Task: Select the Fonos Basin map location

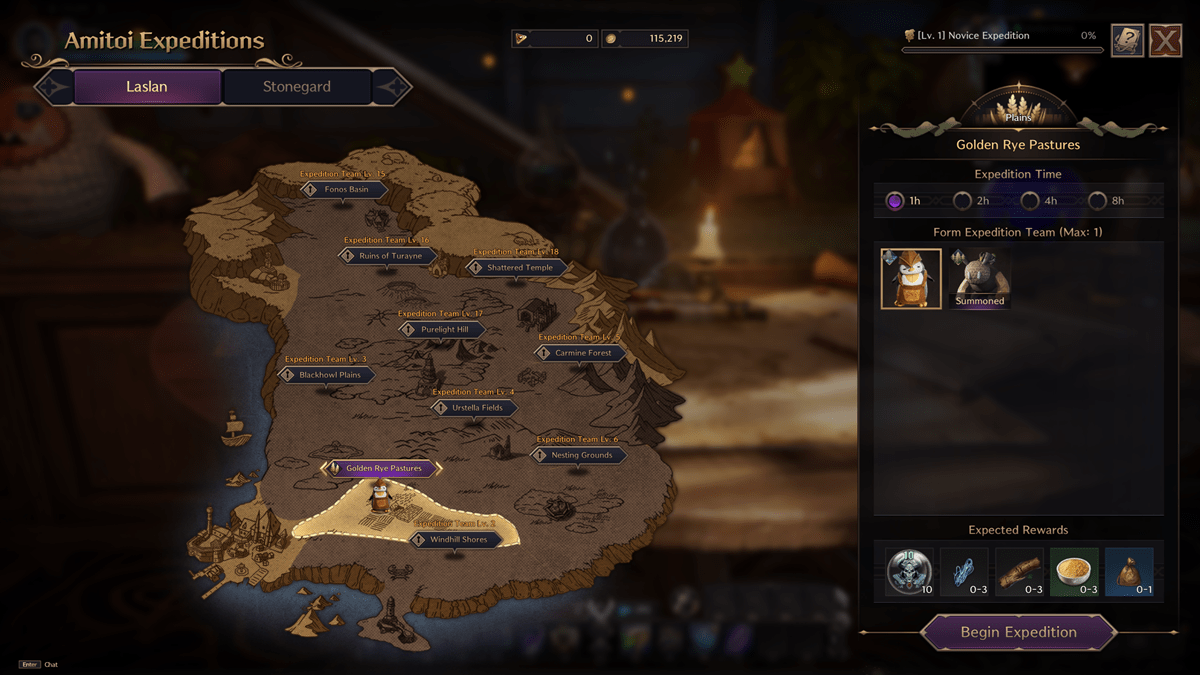Action: [x=345, y=189]
